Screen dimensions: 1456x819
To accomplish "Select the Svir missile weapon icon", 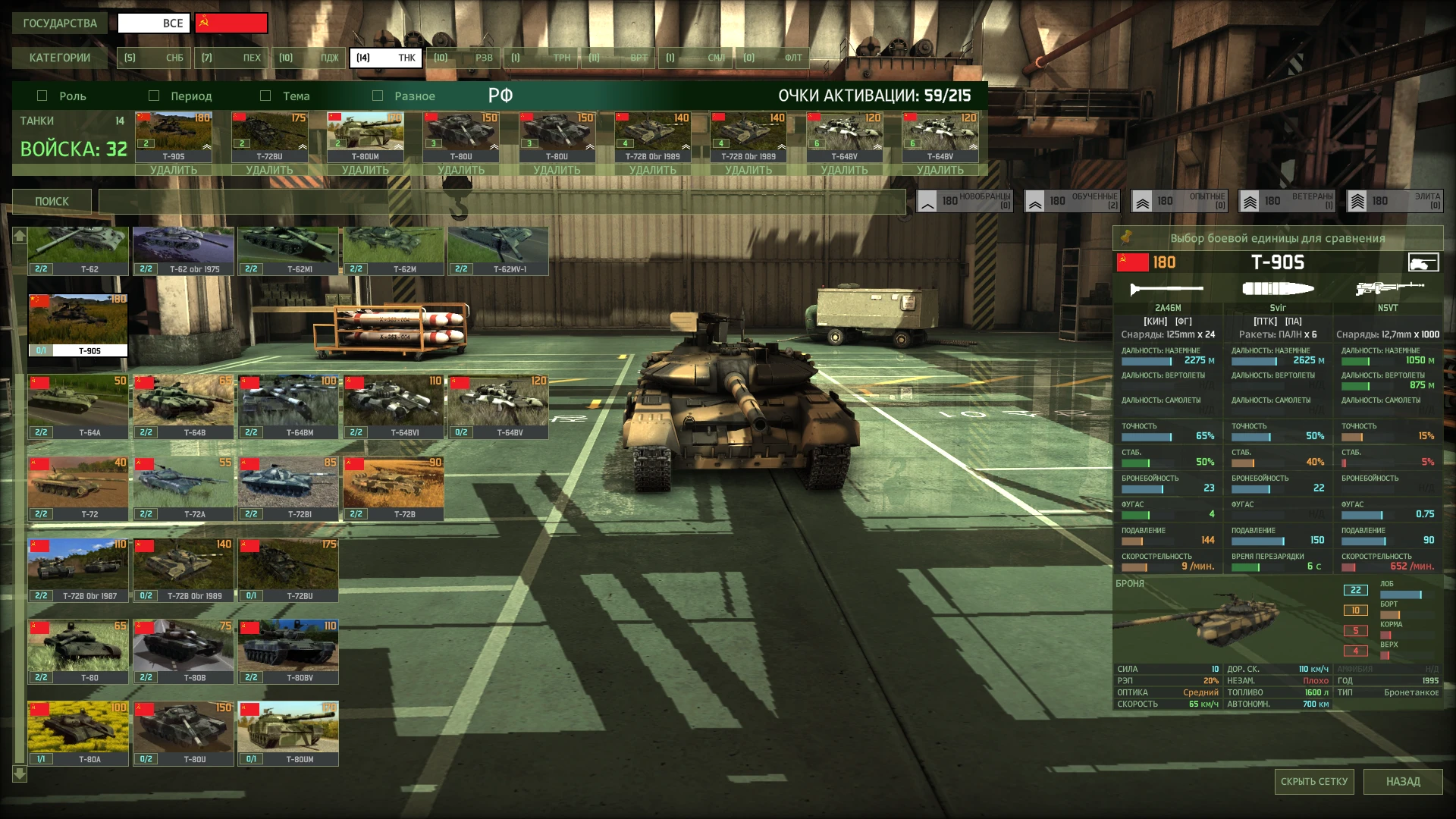I will [1279, 287].
